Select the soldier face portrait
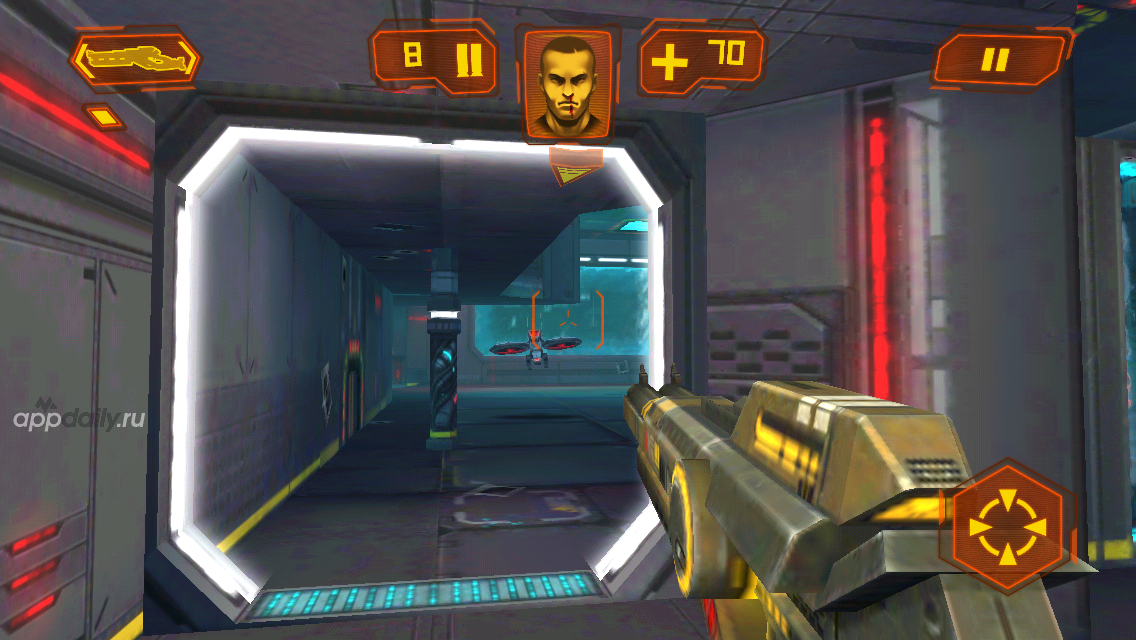This screenshot has height=640, width=1136. pyautogui.click(x=567, y=83)
